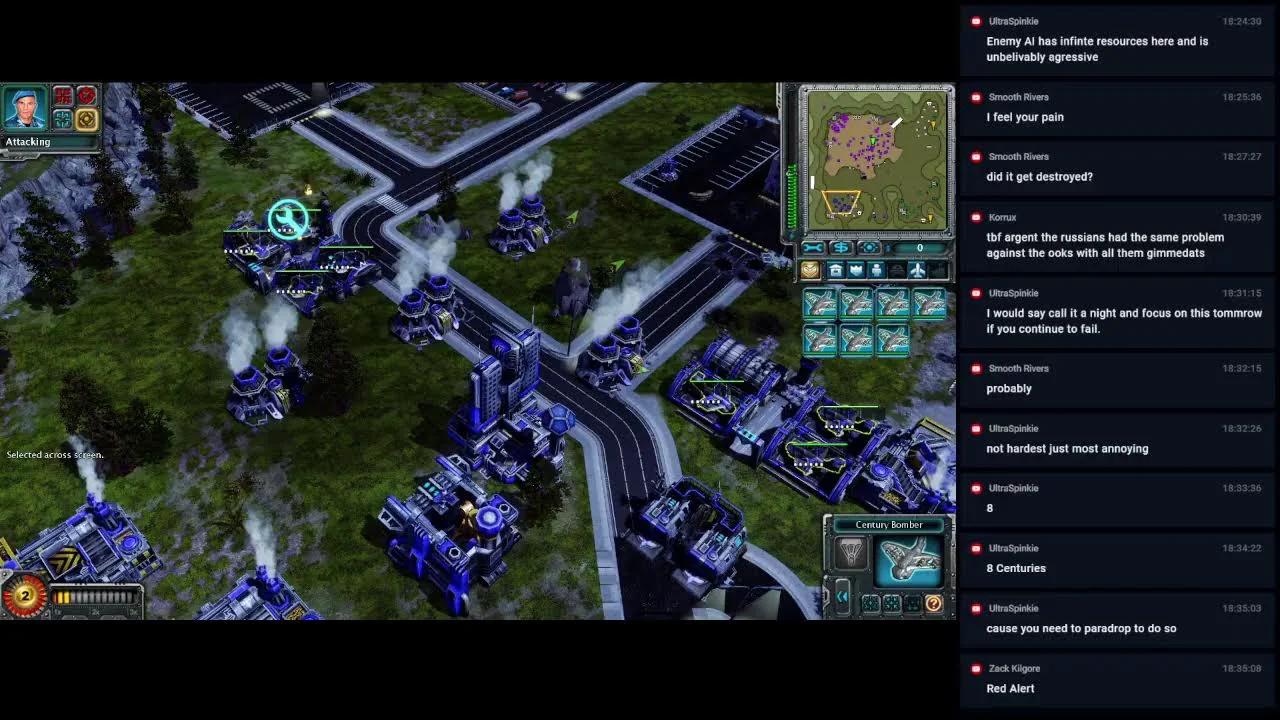Click the teal targeting reticle button near the portrait
This screenshot has width=1280, height=720.
62,119
